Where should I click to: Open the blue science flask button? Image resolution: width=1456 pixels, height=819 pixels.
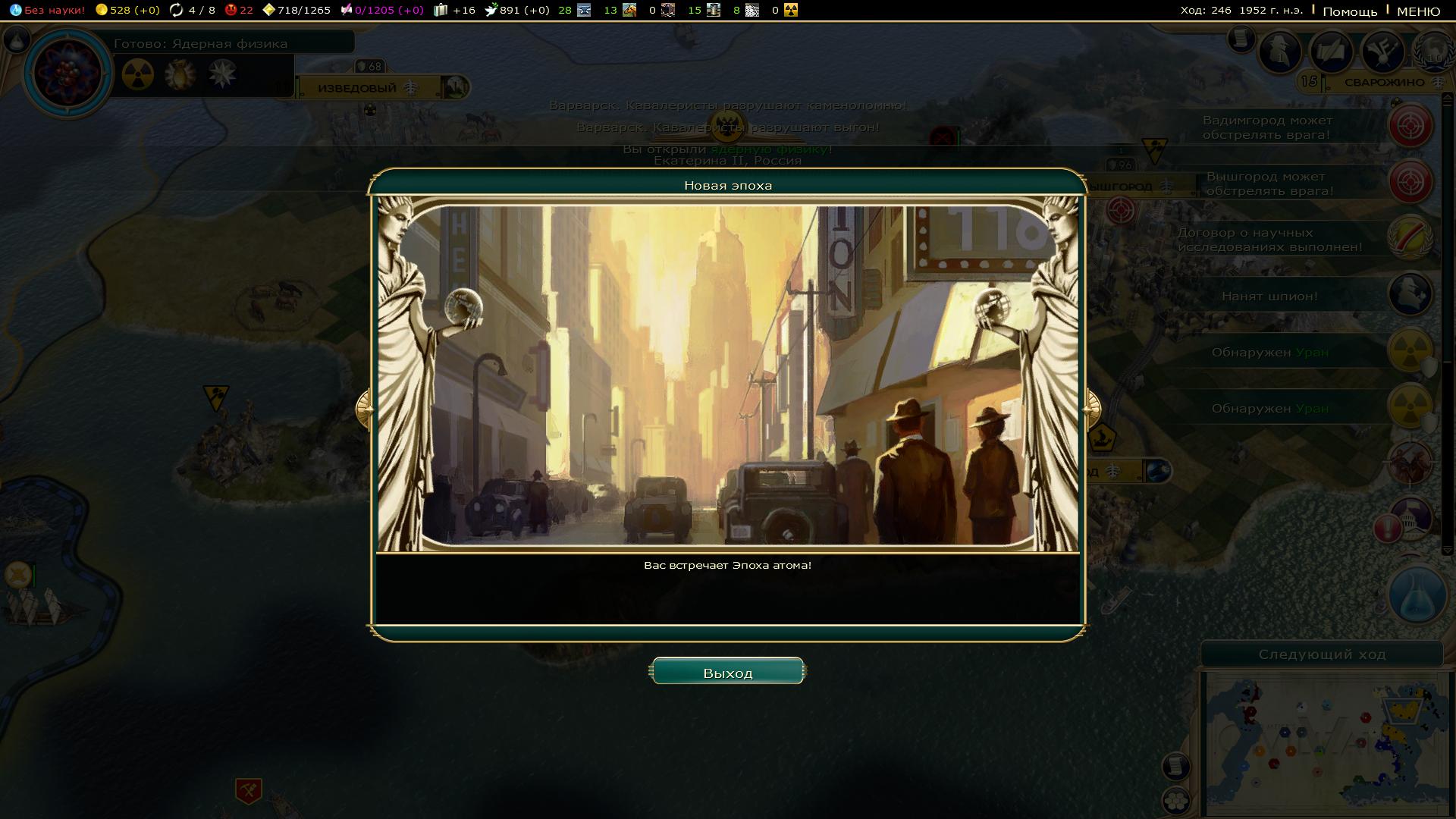click(x=1415, y=597)
